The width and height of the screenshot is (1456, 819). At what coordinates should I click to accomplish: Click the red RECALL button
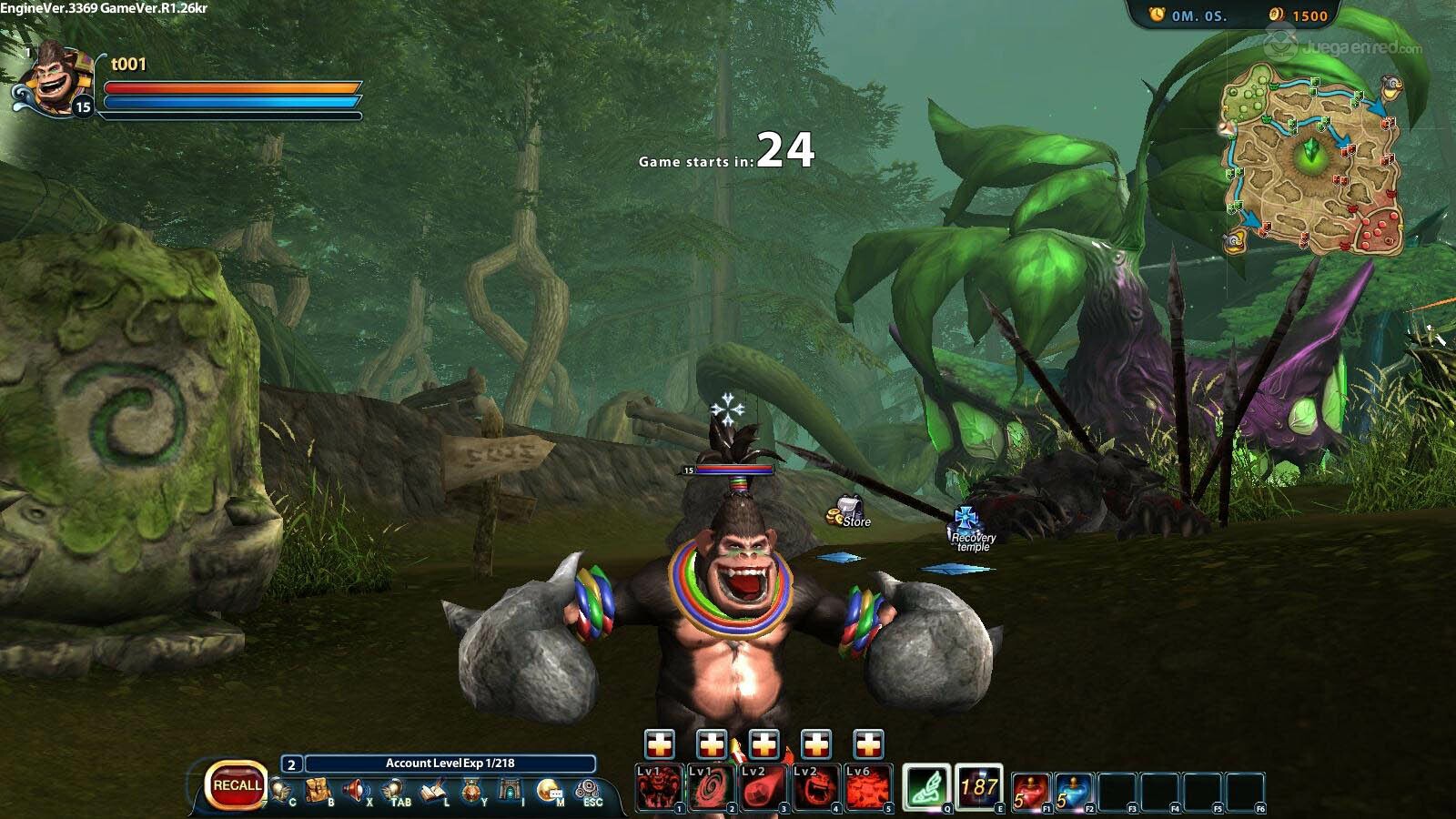(237, 785)
